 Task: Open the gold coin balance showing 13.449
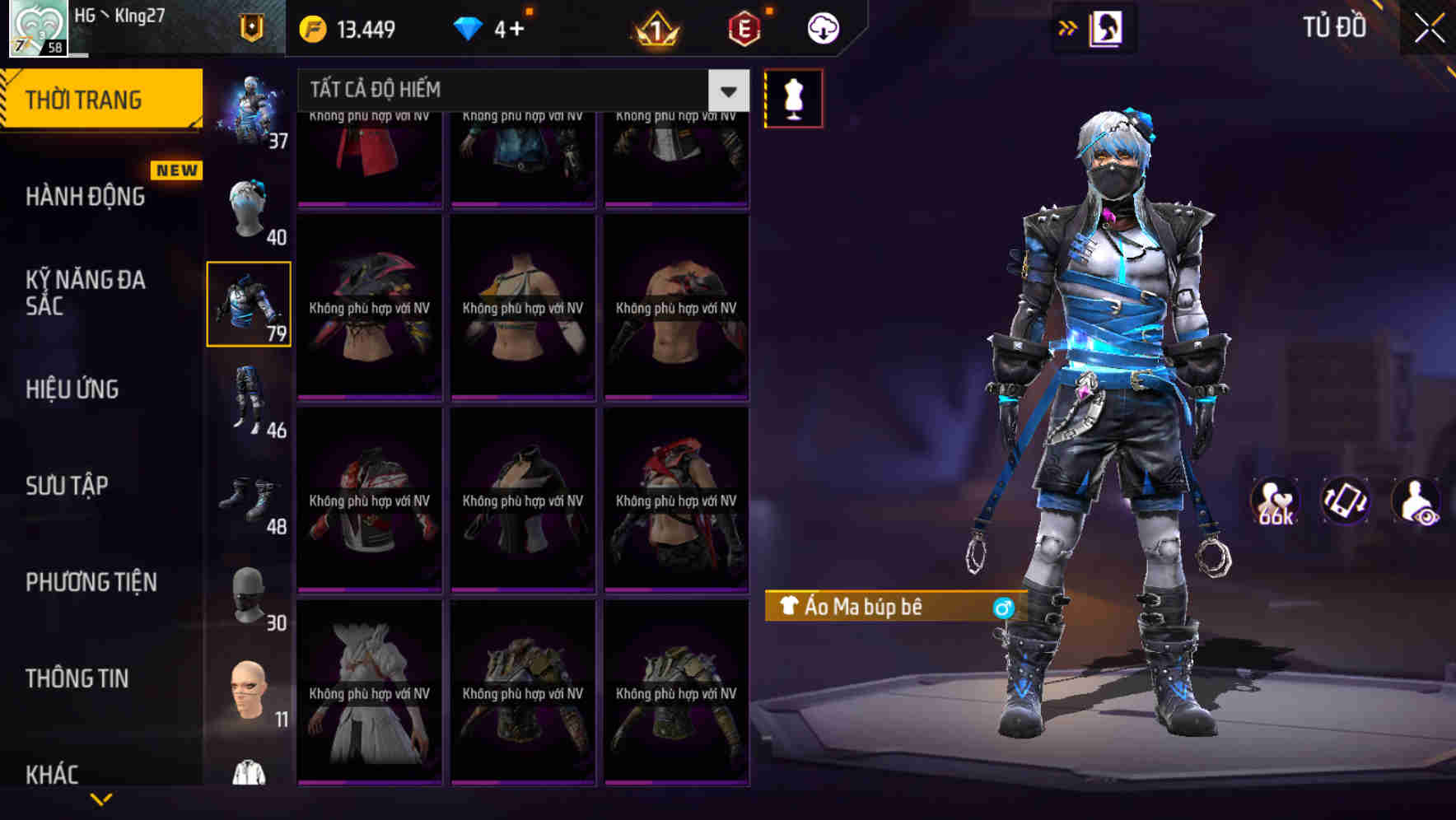pos(346,27)
